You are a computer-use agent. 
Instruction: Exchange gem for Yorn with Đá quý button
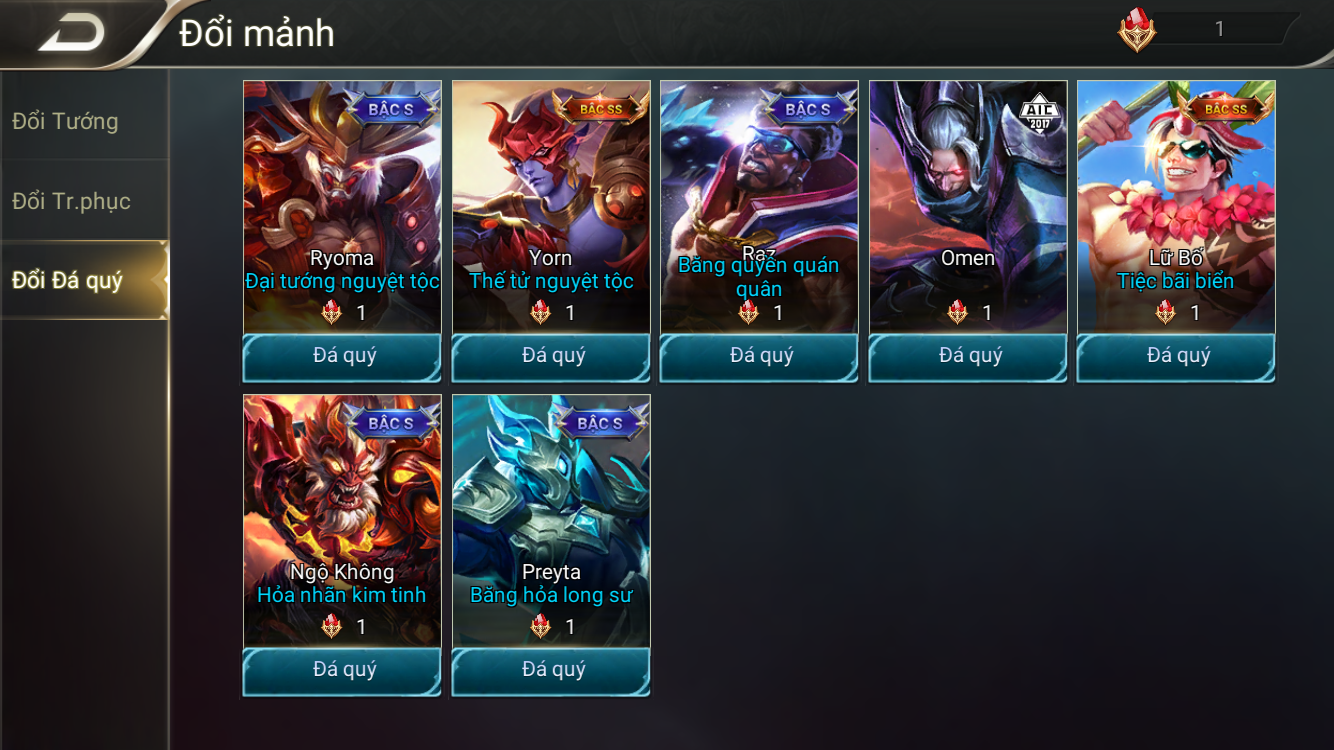click(x=551, y=357)
